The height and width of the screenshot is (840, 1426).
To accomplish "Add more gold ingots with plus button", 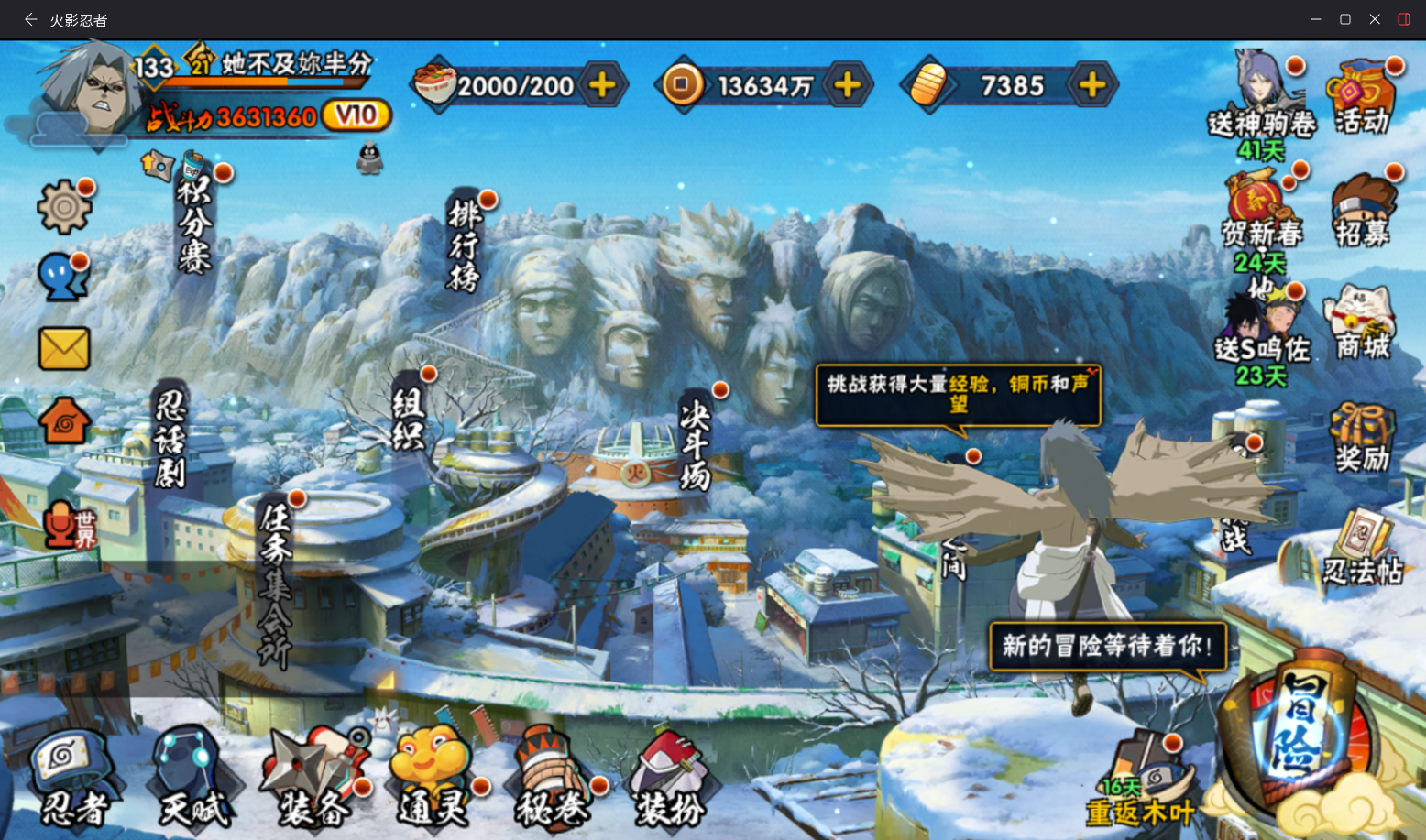I will pyautogui.click(x=1092, y=86).
